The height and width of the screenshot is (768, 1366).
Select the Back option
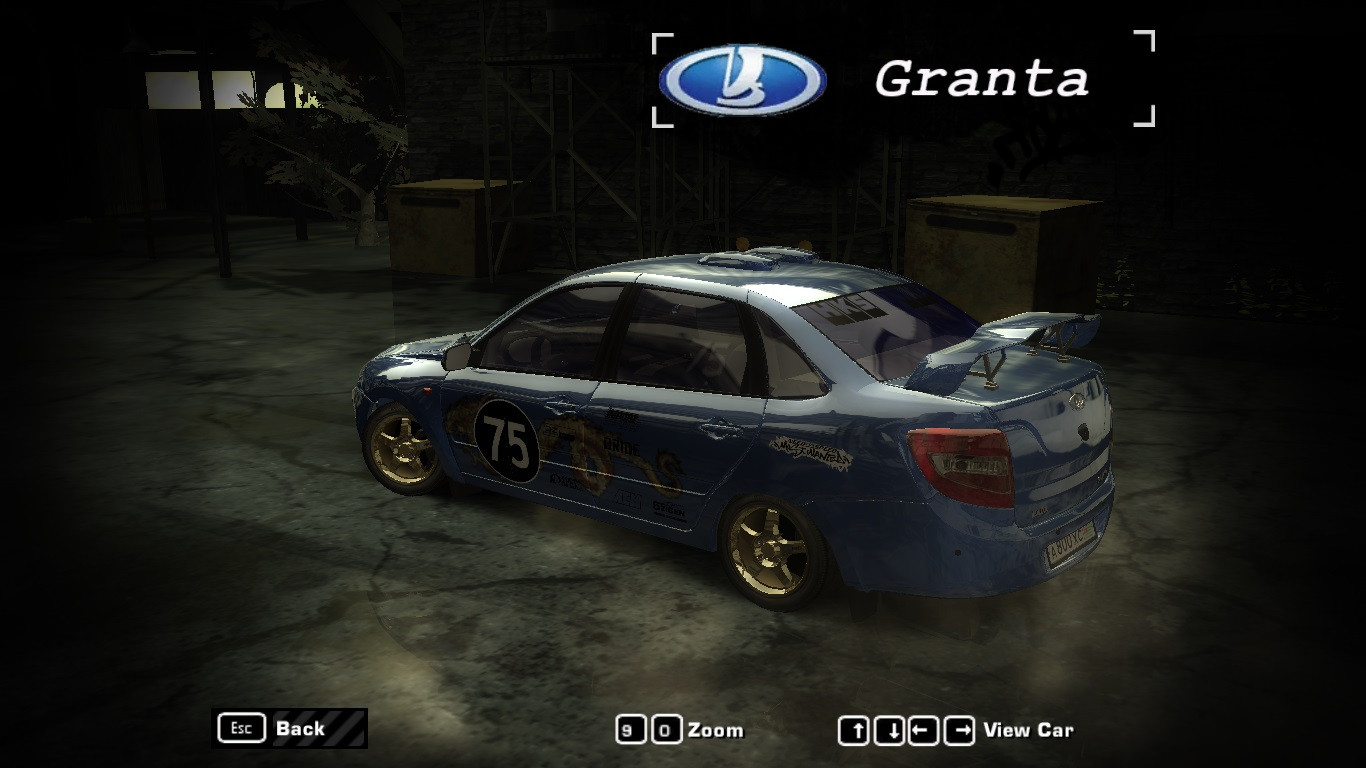click(x=302, y=728)
